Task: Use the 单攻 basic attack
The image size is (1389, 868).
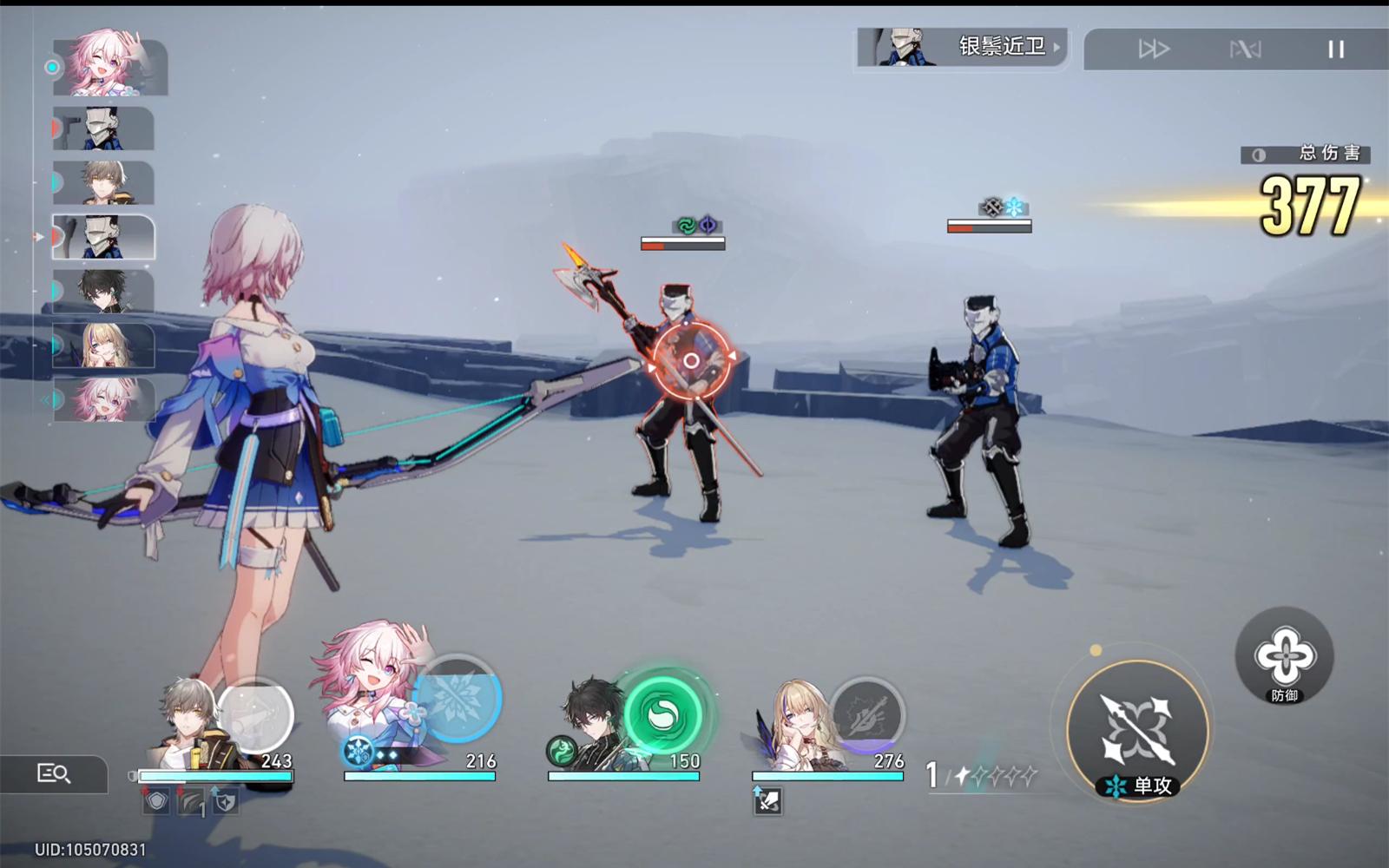Action: point(1137,727)
